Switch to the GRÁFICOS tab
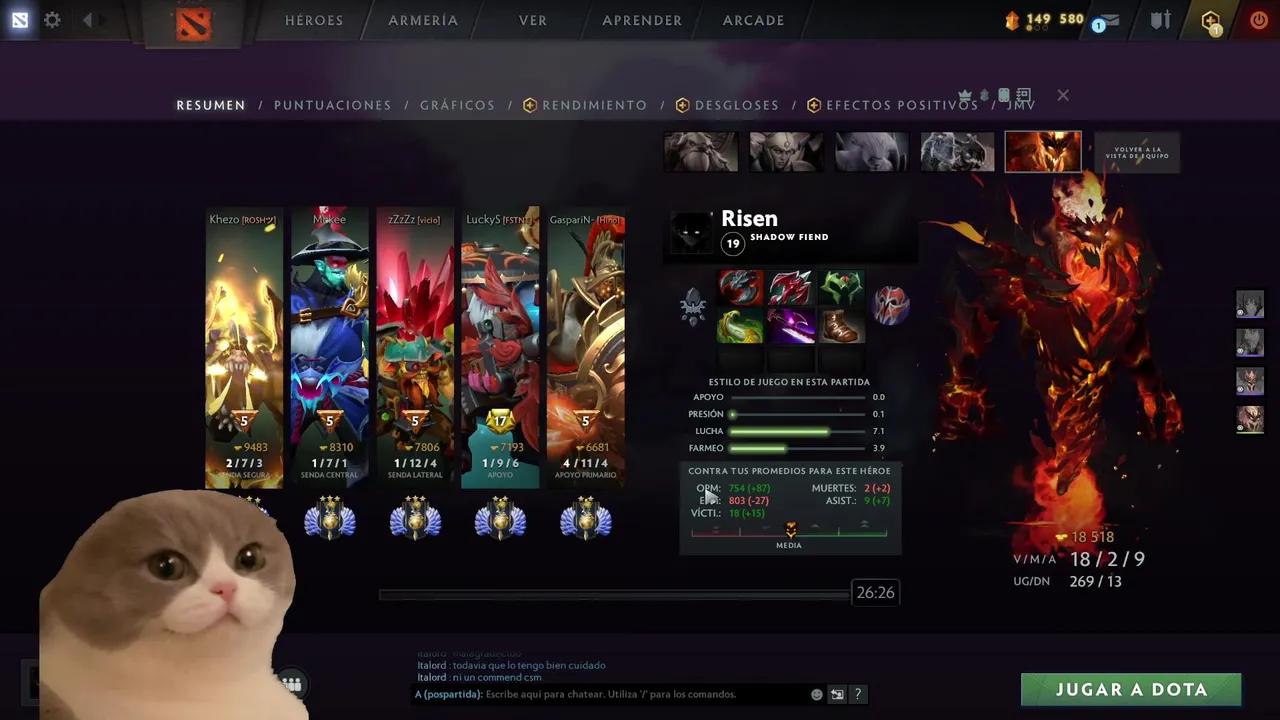 (457, 105)
